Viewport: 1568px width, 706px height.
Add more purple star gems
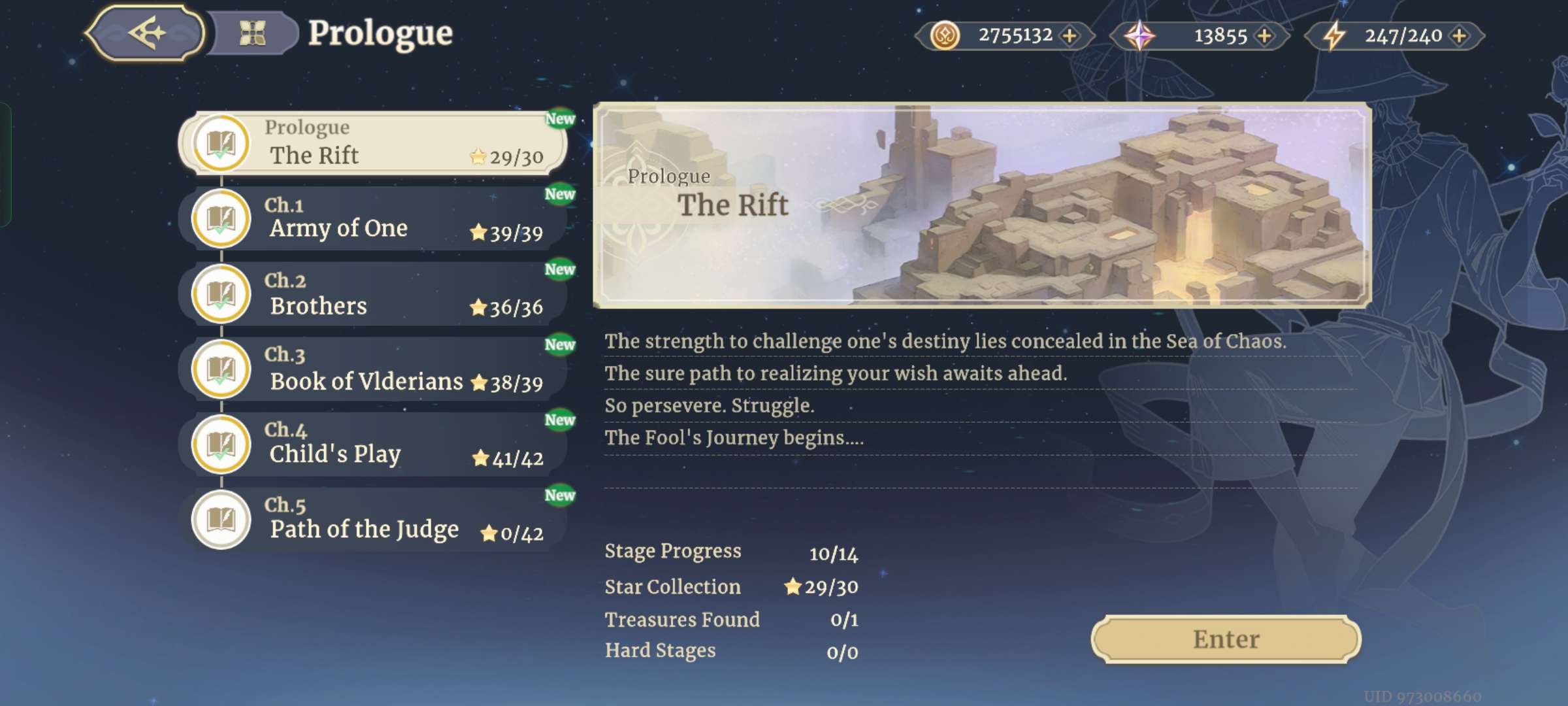pyautogui.click(x=1264, y=35)
